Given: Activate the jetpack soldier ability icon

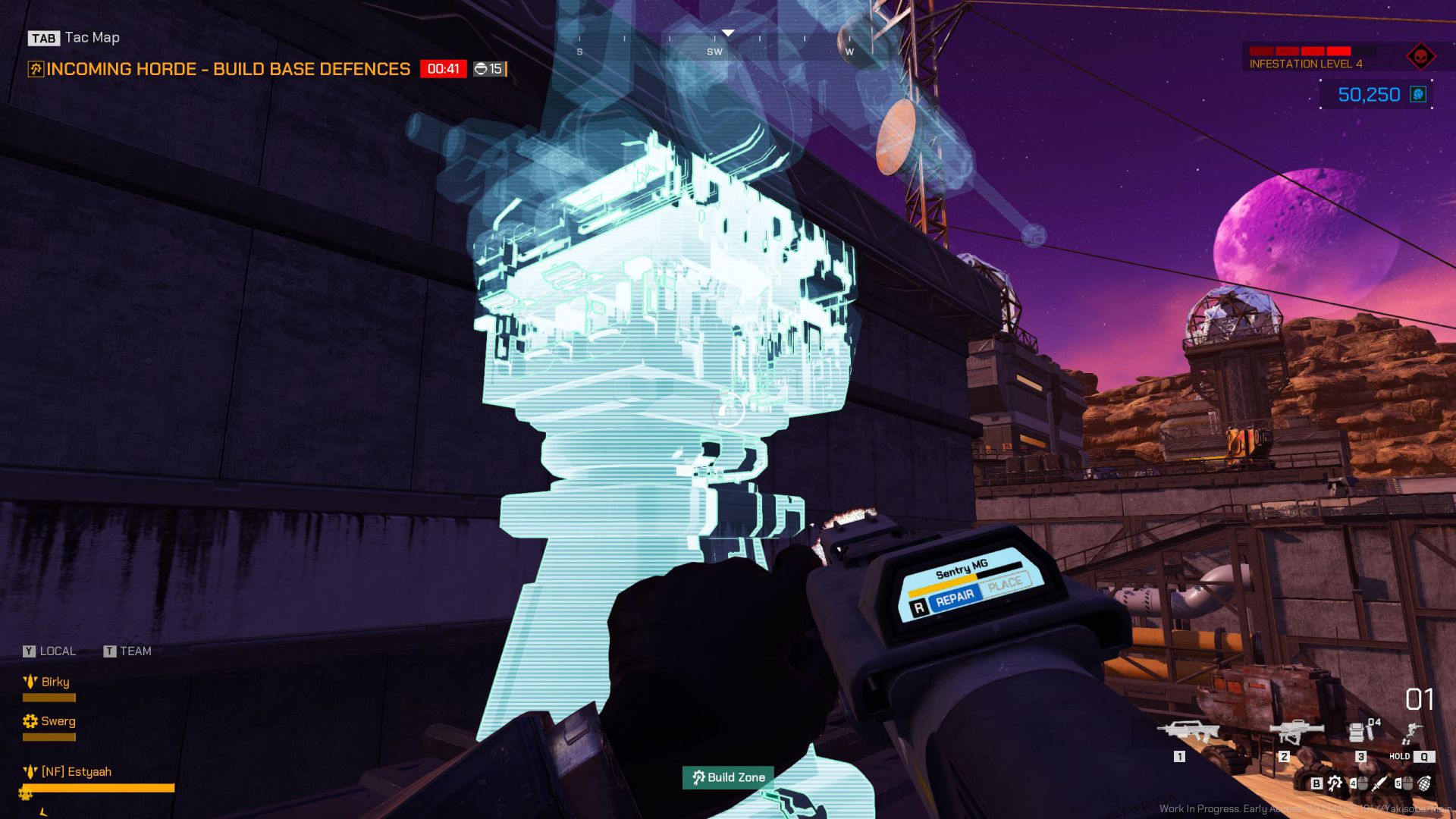Looking at the screenshot, I should click(x=1412, y=733).
